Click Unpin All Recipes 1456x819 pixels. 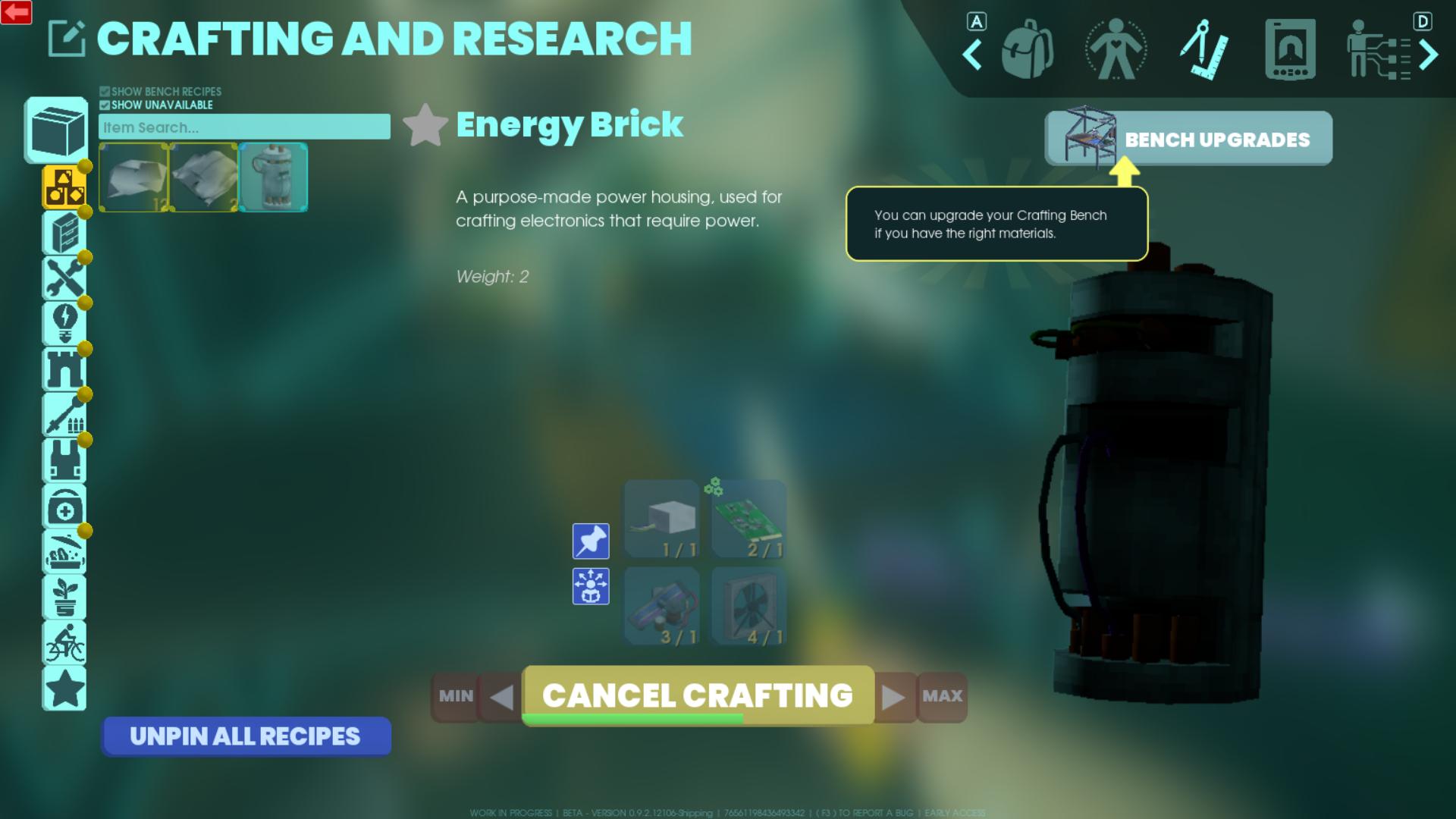(x=246, y=736)
